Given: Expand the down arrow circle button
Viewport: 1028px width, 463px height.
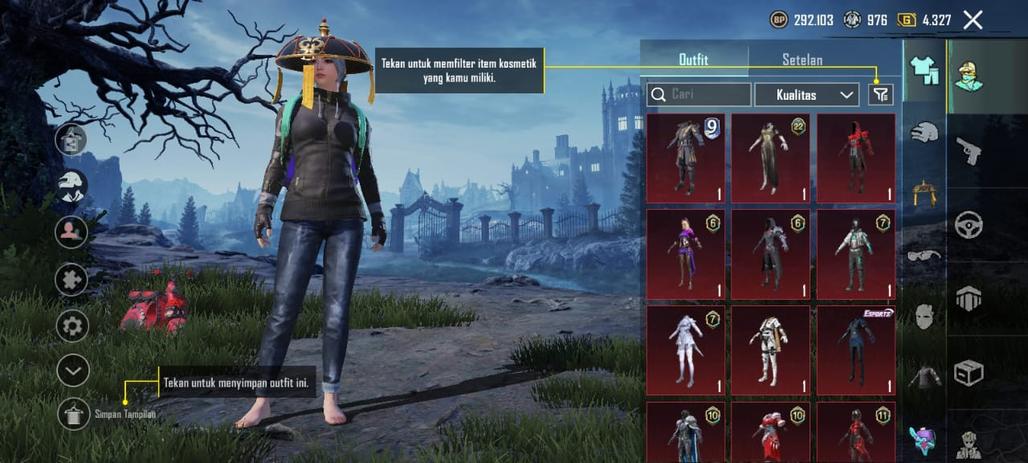Looking at the screenshot, I should pos(73,371).
